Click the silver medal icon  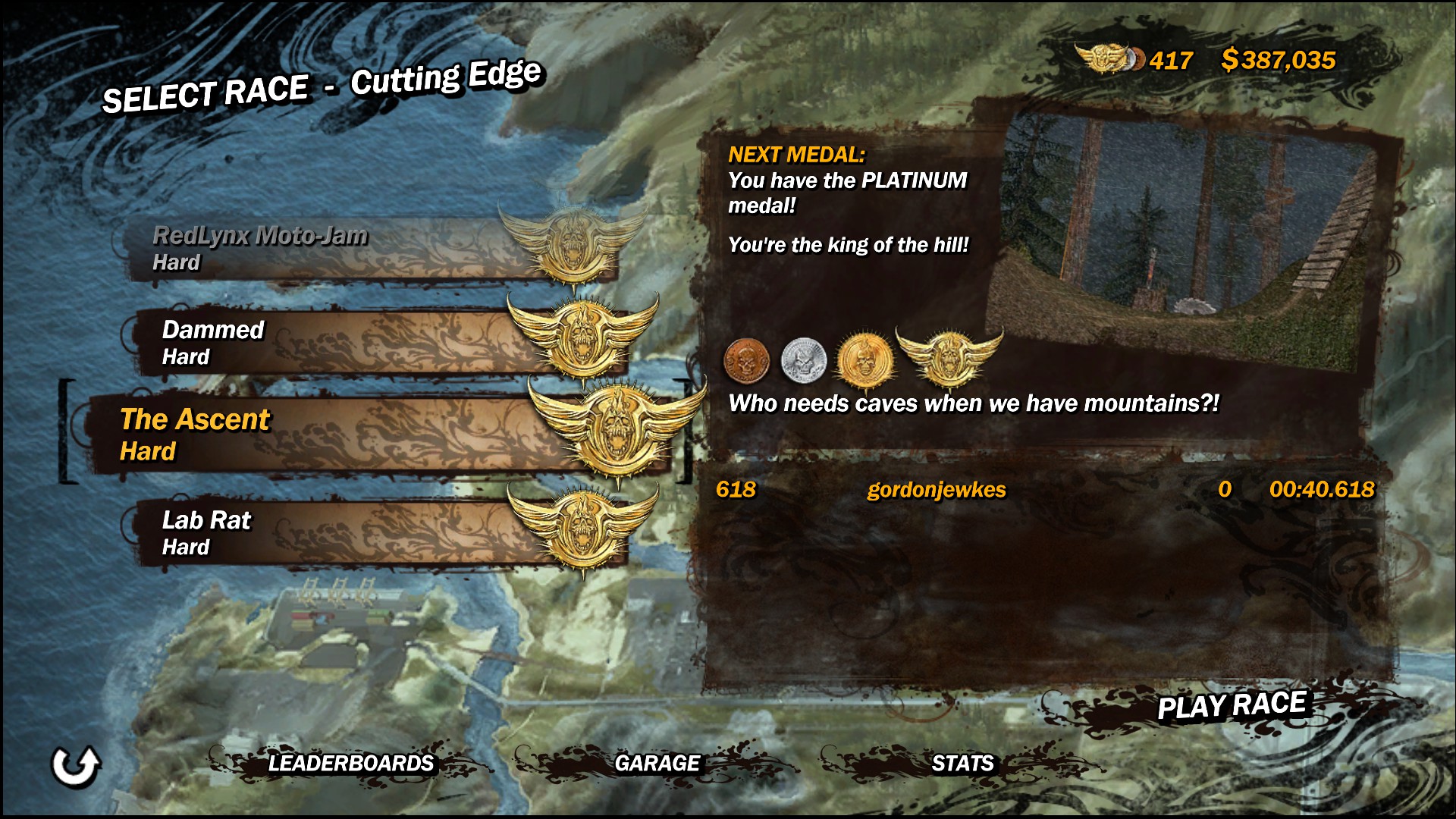[x=803, y=359]
